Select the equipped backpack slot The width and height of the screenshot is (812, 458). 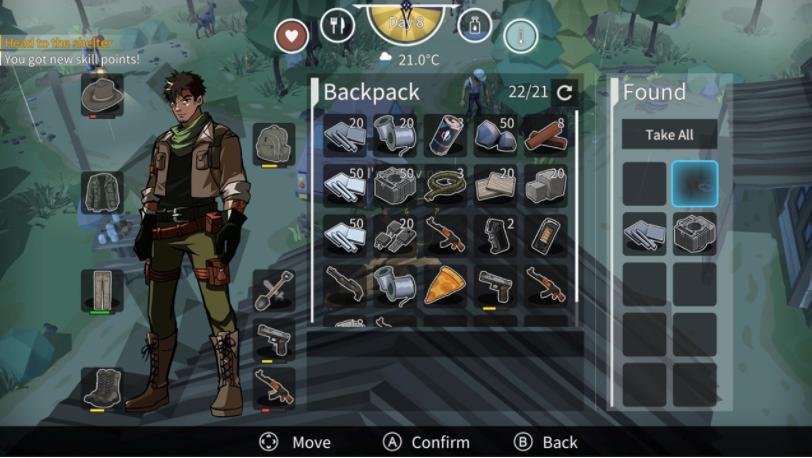[273, 144]
